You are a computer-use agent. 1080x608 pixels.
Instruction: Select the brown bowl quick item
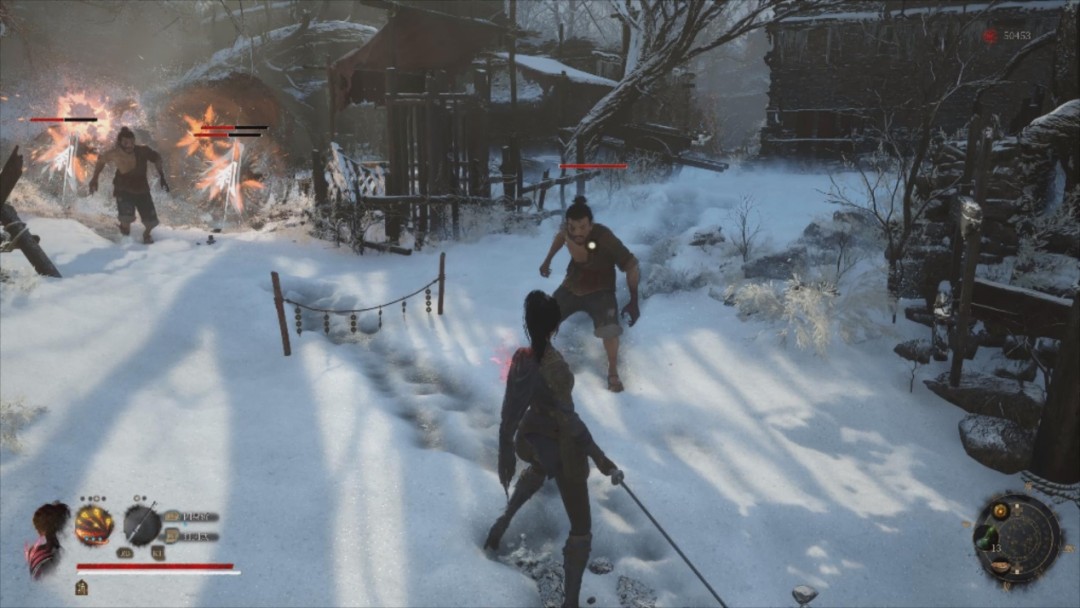(1000, 567)
